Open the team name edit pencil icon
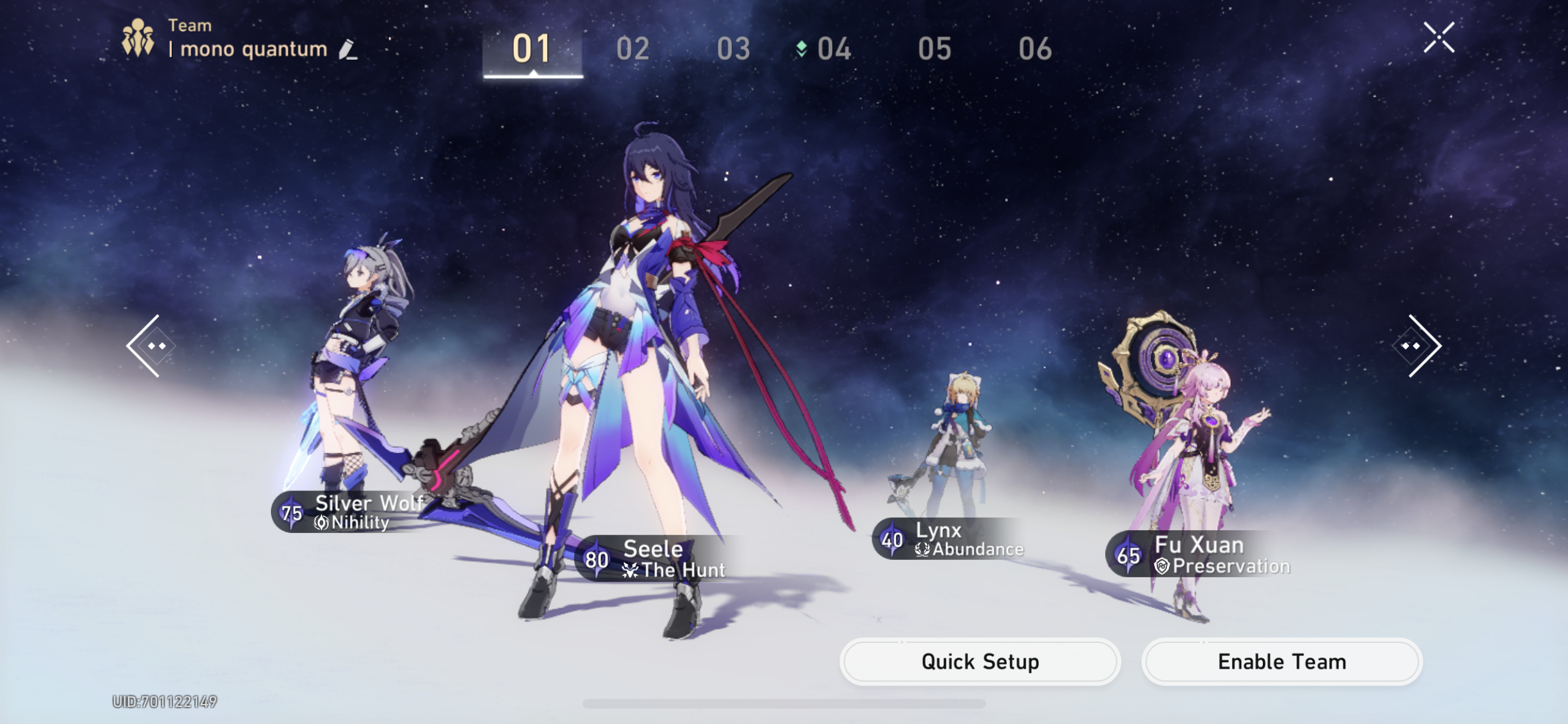This screenshot has height=724, width=1568. (x=347, y=49)
